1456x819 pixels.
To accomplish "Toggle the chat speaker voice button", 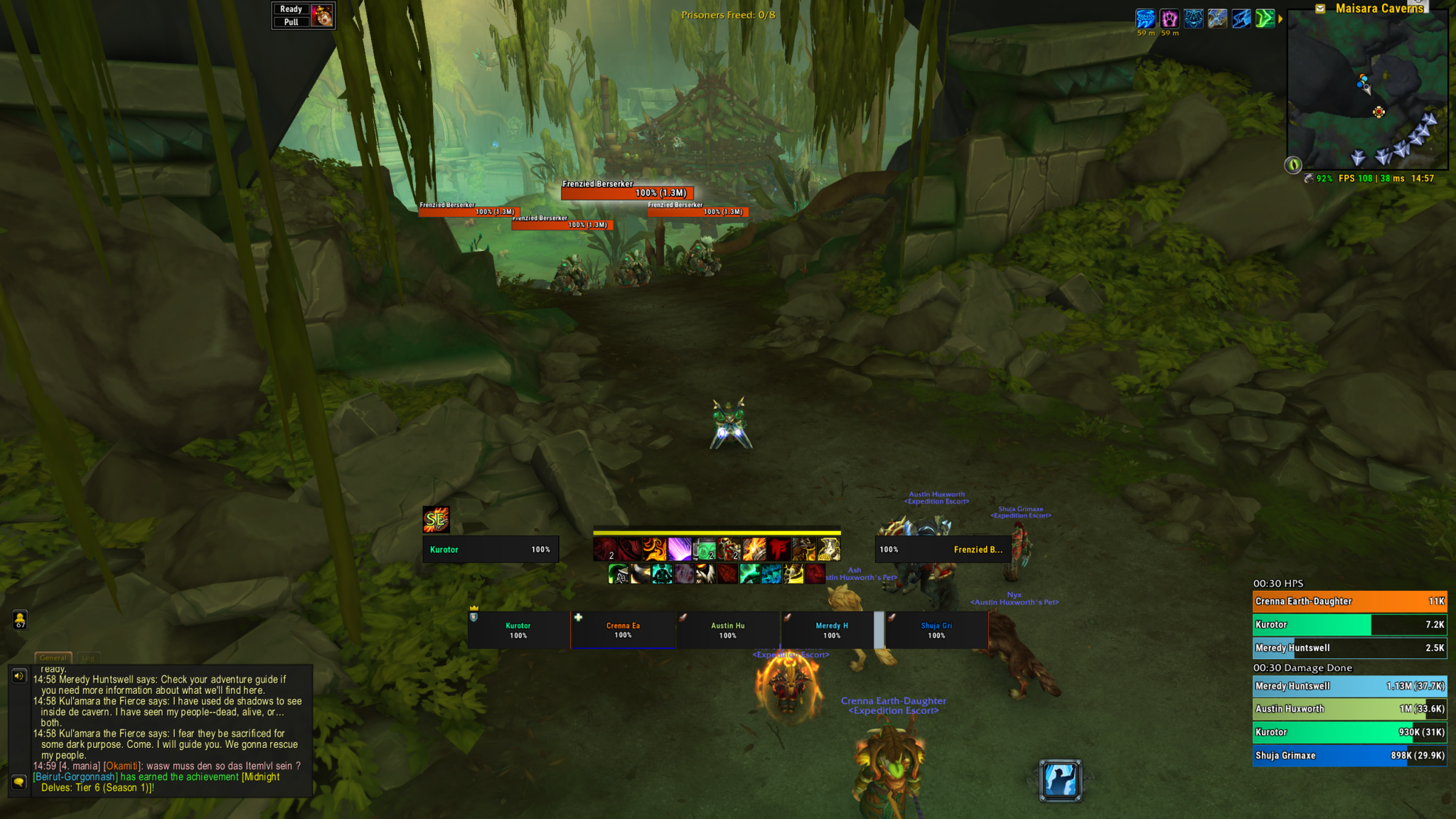I will coord(19,676).
